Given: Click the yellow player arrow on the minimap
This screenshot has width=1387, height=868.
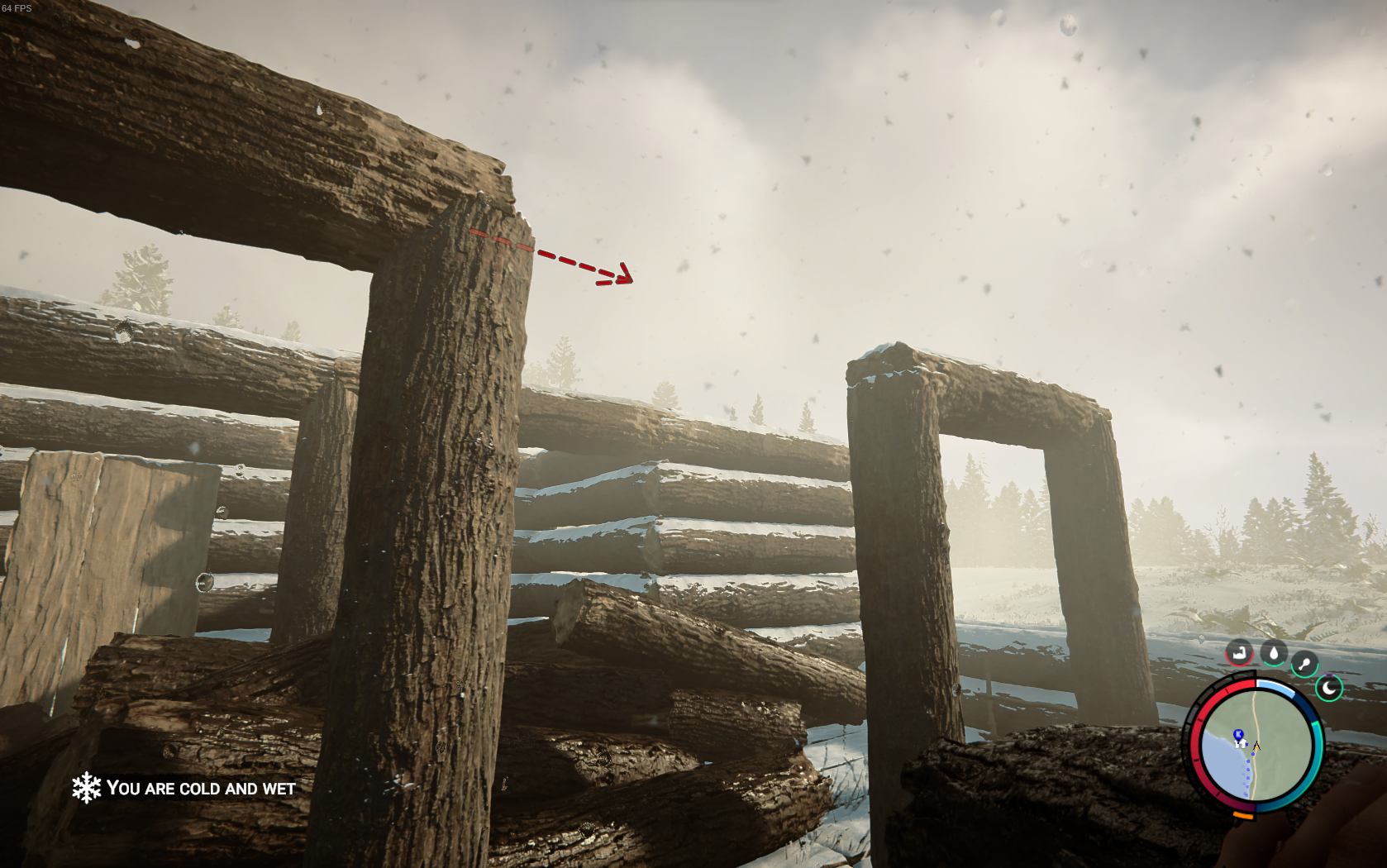Looking at the screenshot, I should pos(1256,746).
